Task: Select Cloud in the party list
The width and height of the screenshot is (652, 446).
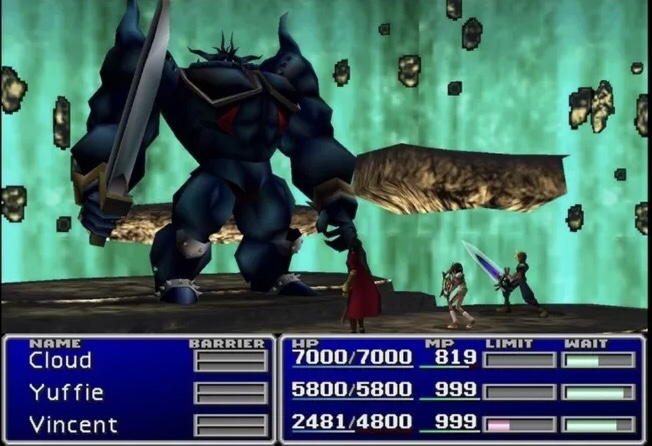Action: 60,361
